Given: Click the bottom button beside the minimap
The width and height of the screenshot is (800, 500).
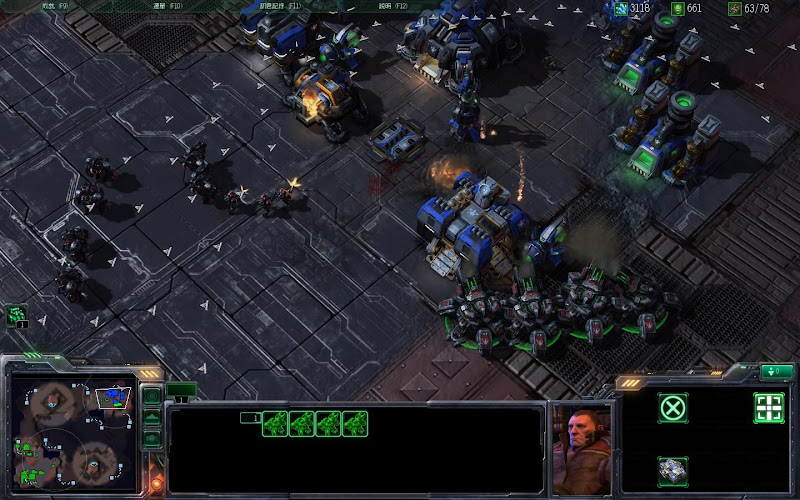Looking at the screenshot, I should [x=152, y=438].
